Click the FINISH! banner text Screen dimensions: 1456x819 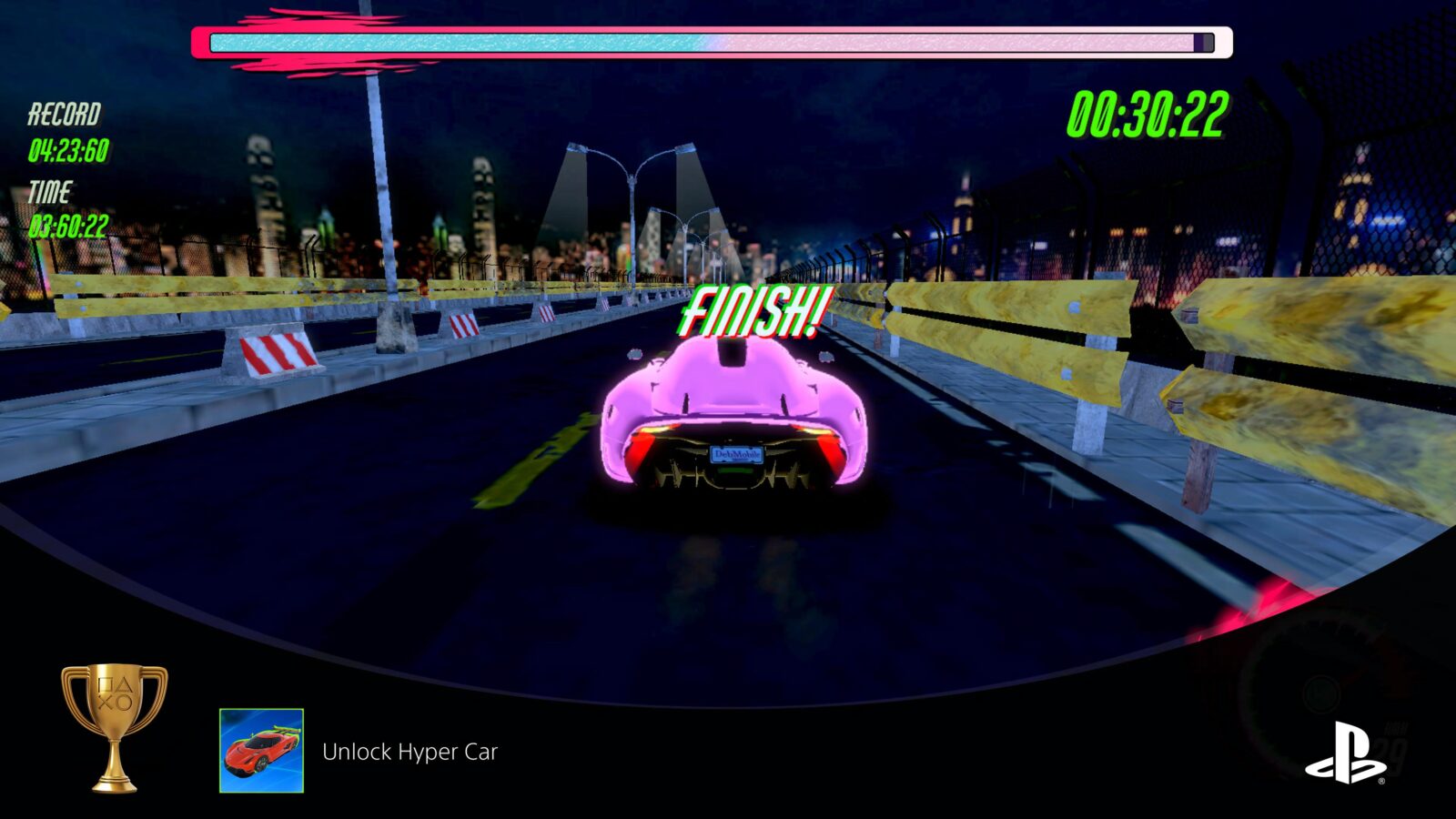pos(755,309)
